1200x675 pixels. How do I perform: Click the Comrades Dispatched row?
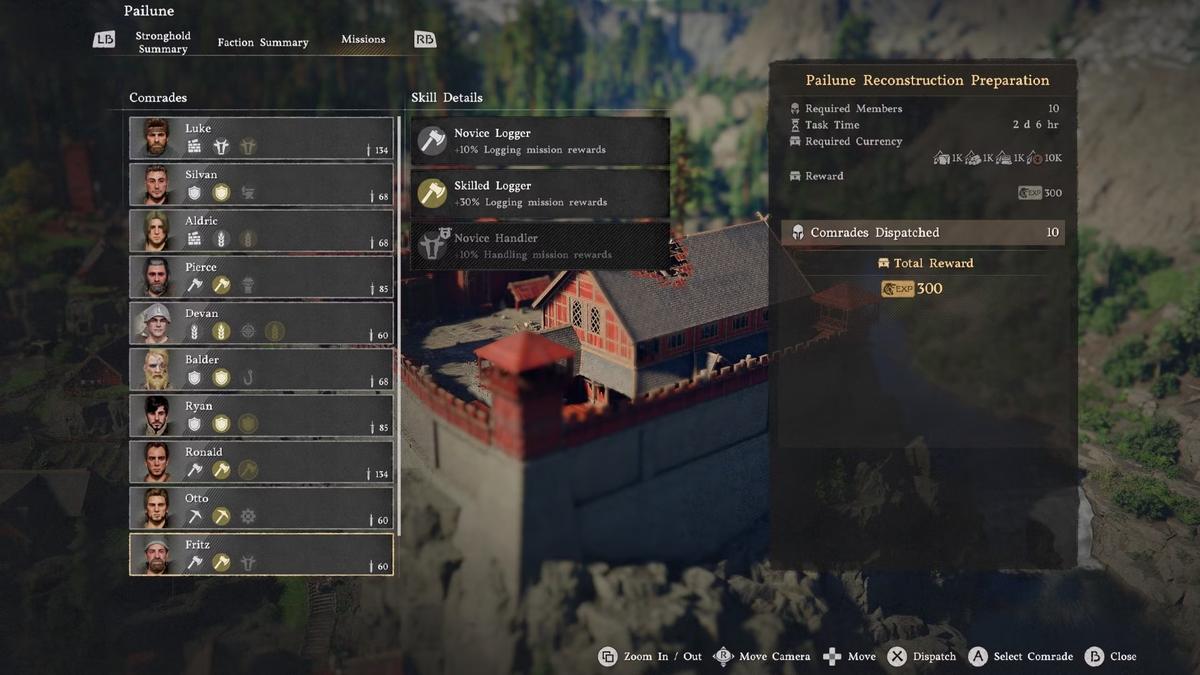coord(922,233)
